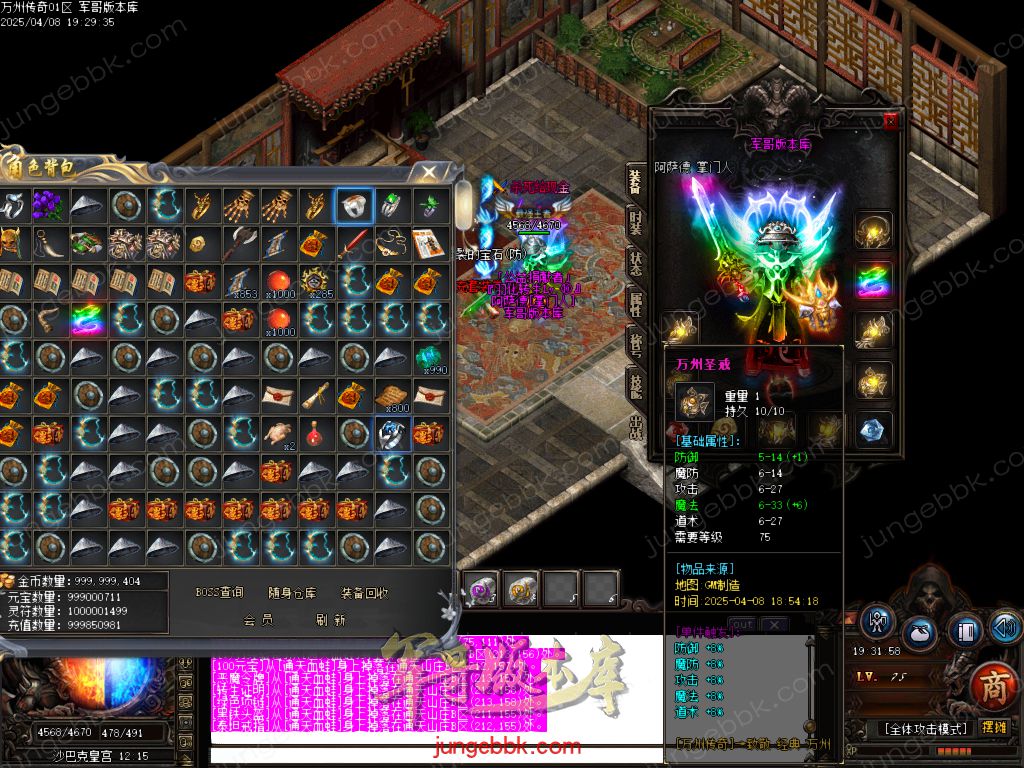Toggle sound with the speaker icon
The image size is (1024, 768).
point(1004,627)
